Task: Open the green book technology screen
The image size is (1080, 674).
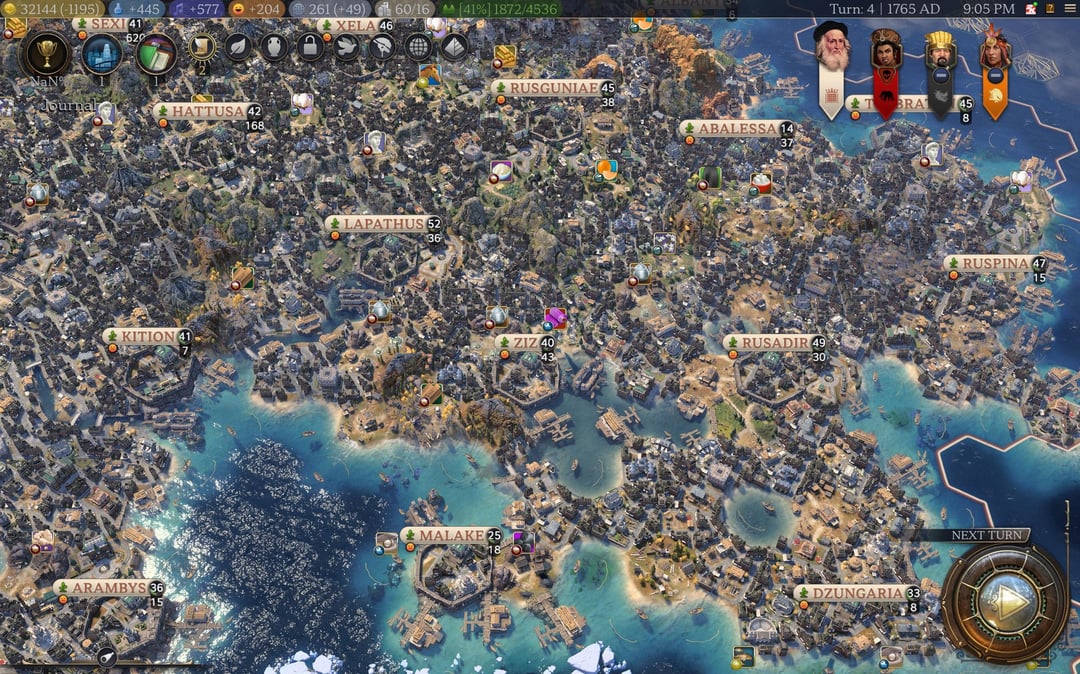Action: click(x=155, y=53)
